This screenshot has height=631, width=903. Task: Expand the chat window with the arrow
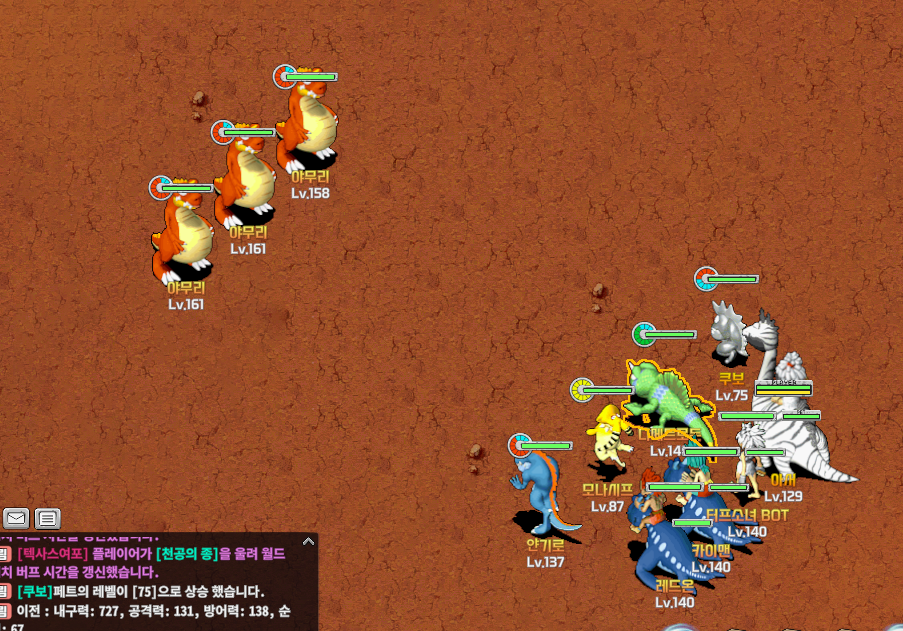[x=308, y=542]
